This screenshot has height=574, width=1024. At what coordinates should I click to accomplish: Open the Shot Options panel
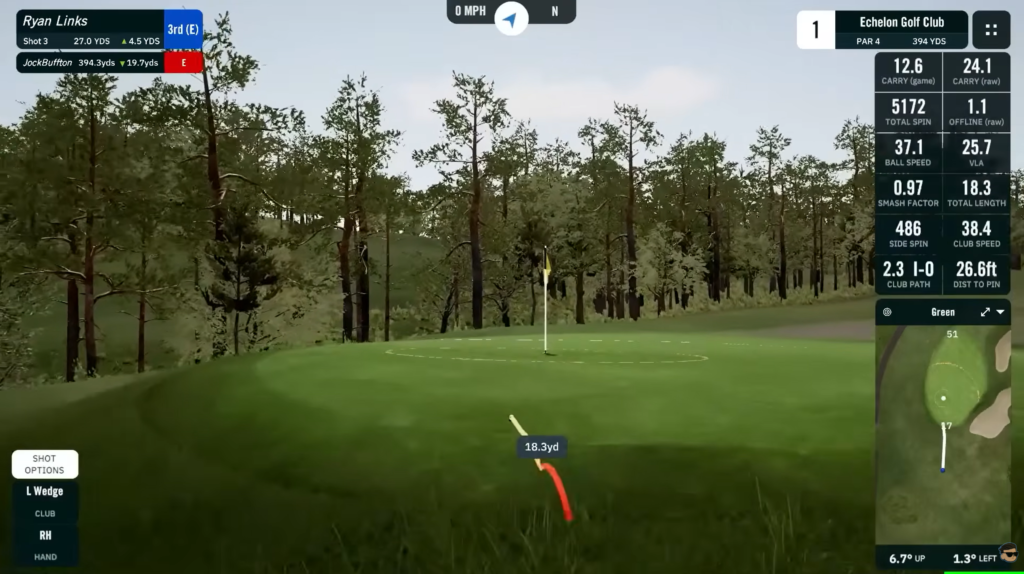45,464
